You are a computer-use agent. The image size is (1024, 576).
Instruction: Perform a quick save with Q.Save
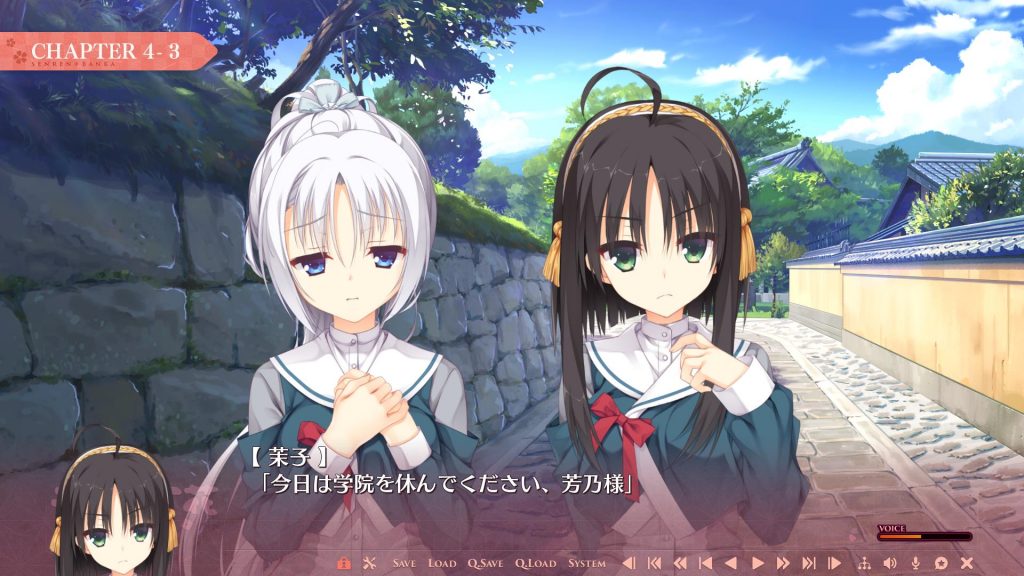[484, 563]
